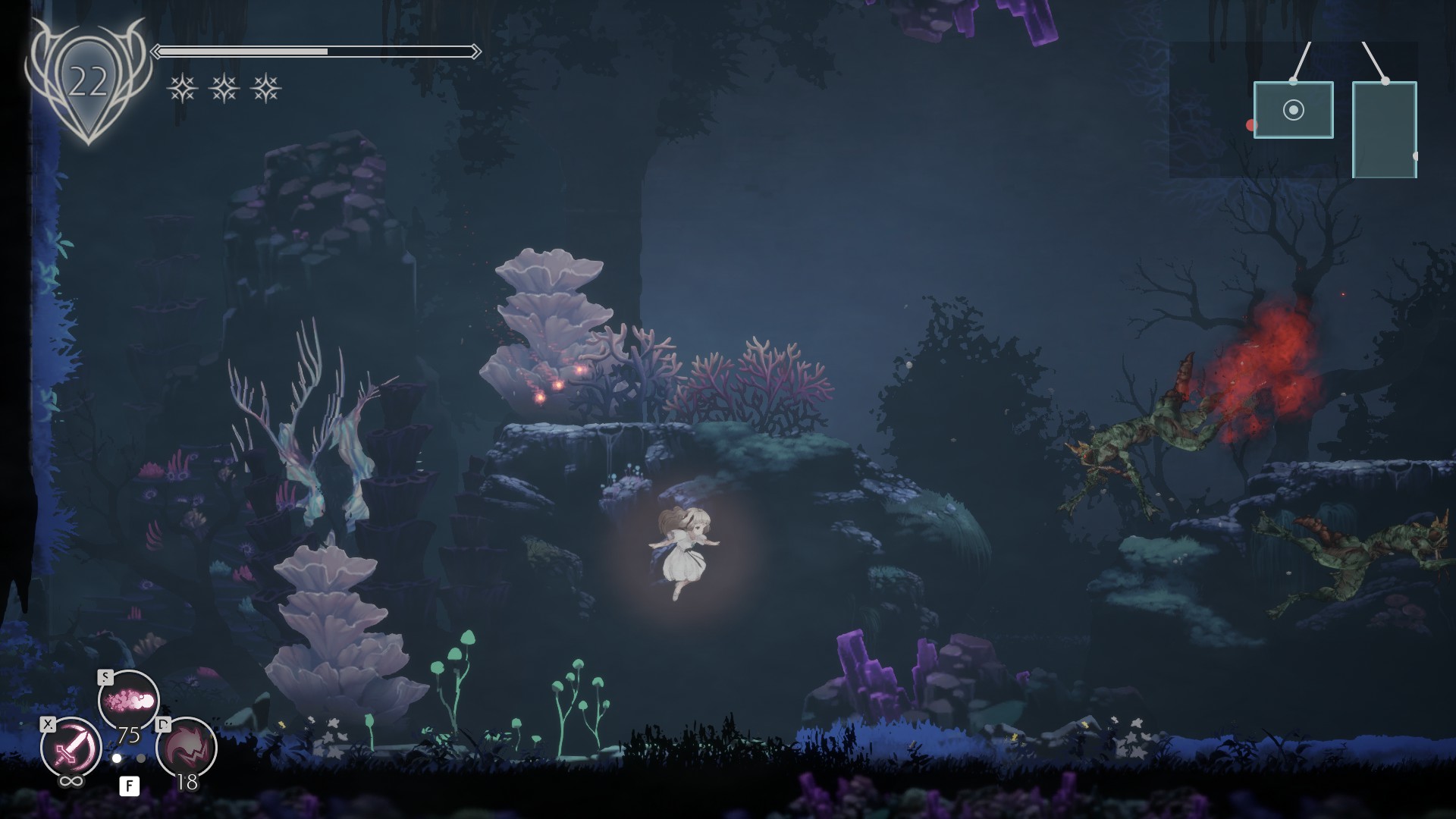Use the pink burst spirit skill
This screenshot has width=1456, height=819.
click(128, 700)
